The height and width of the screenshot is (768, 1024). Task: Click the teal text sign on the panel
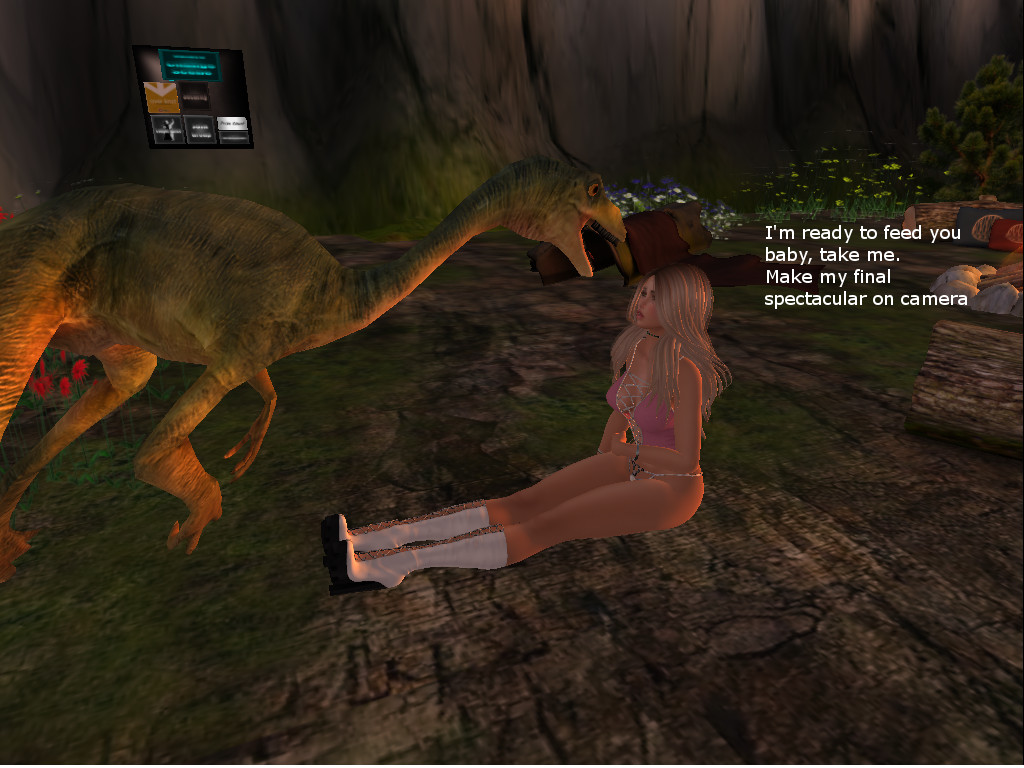(189, 65)
